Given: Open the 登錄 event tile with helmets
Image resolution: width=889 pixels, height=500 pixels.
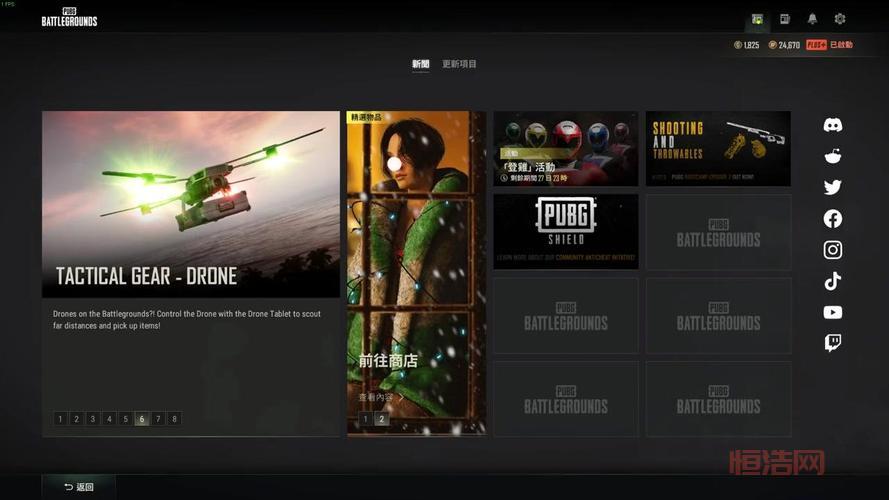Looking at the screenshot, I should click(565, 148).
